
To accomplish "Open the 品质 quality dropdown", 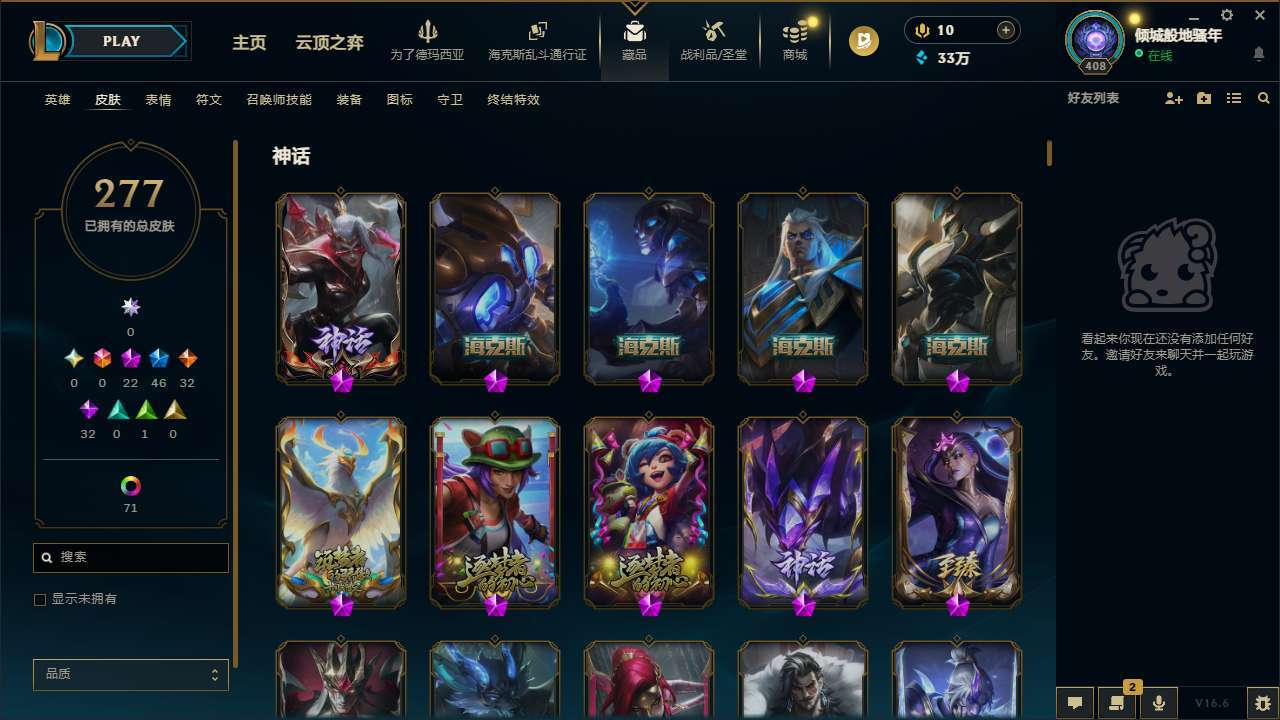I will click(130, 674).
